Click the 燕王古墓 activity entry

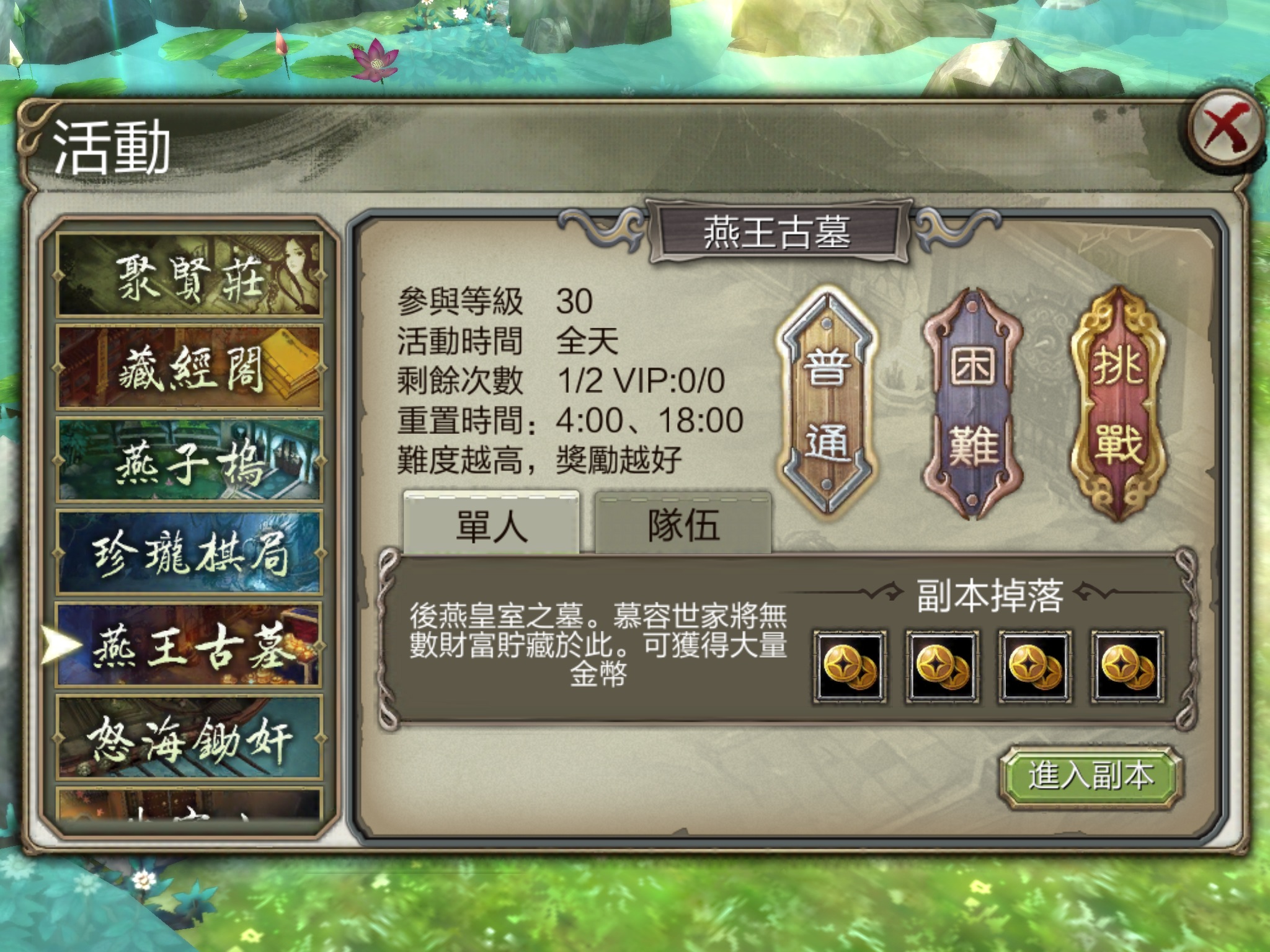pyautogui.click(x=189, y=645)
